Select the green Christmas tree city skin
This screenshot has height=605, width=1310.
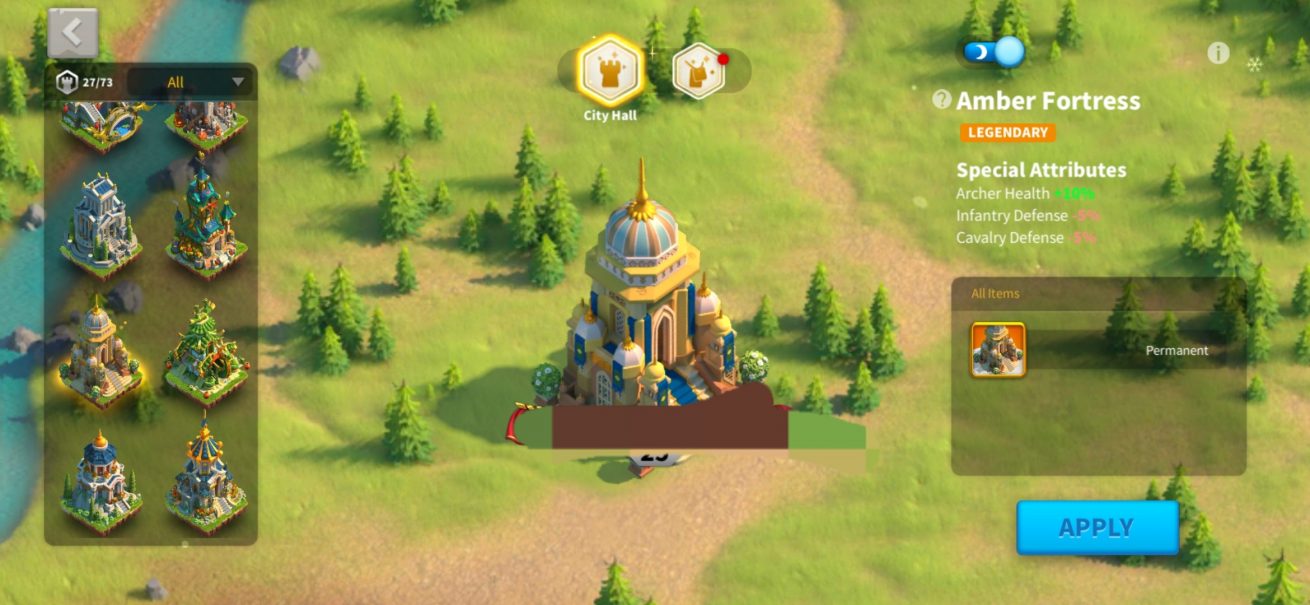[x=206, y=352]
